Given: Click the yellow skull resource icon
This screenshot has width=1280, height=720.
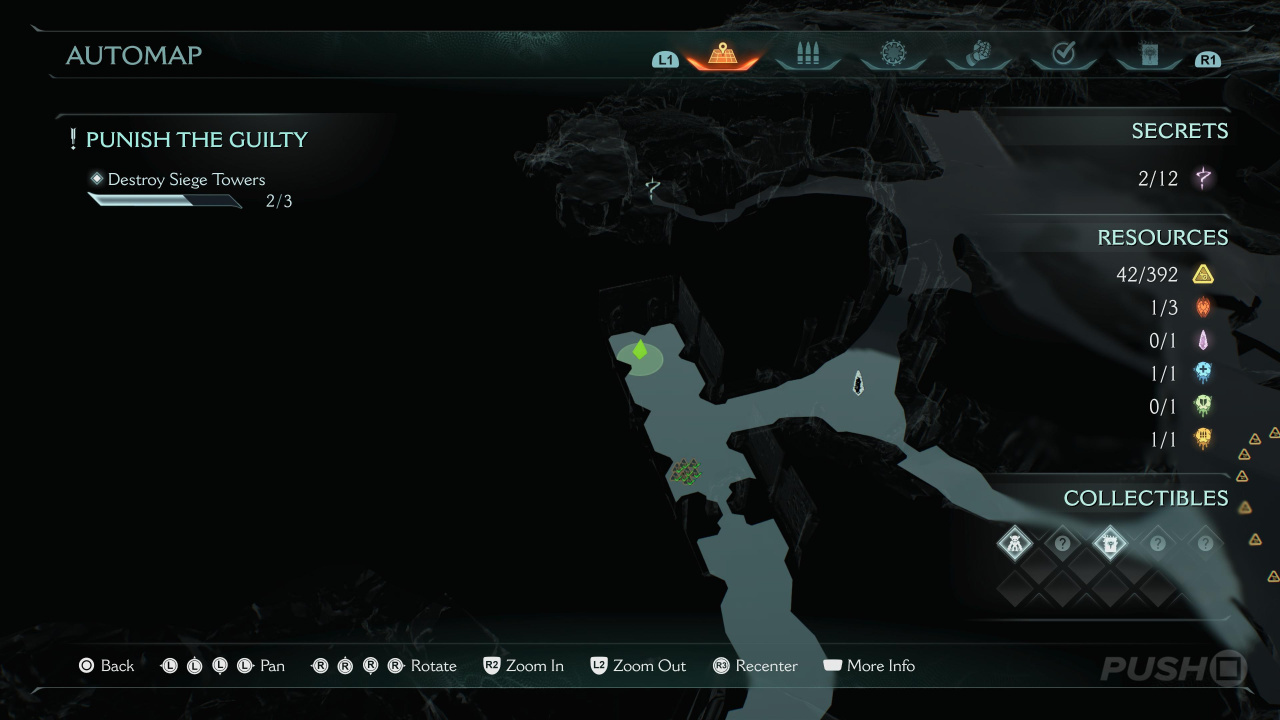Looking at the screenshot, I should tap(1203, 438).
